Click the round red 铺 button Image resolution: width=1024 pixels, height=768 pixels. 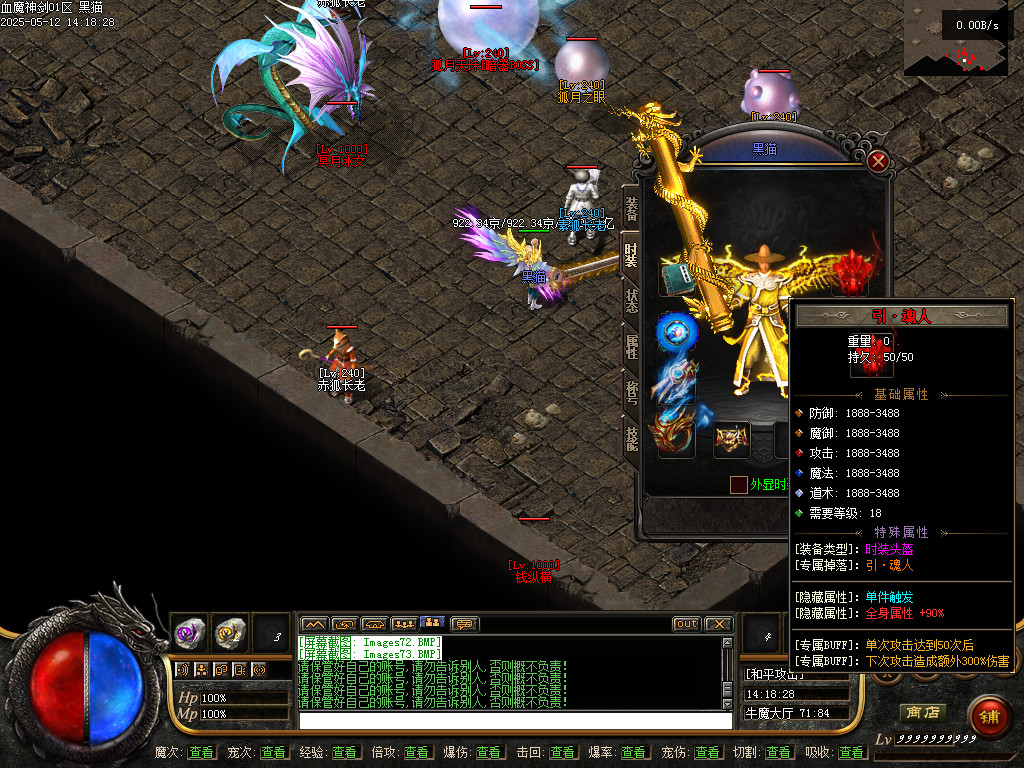point(987,716)
